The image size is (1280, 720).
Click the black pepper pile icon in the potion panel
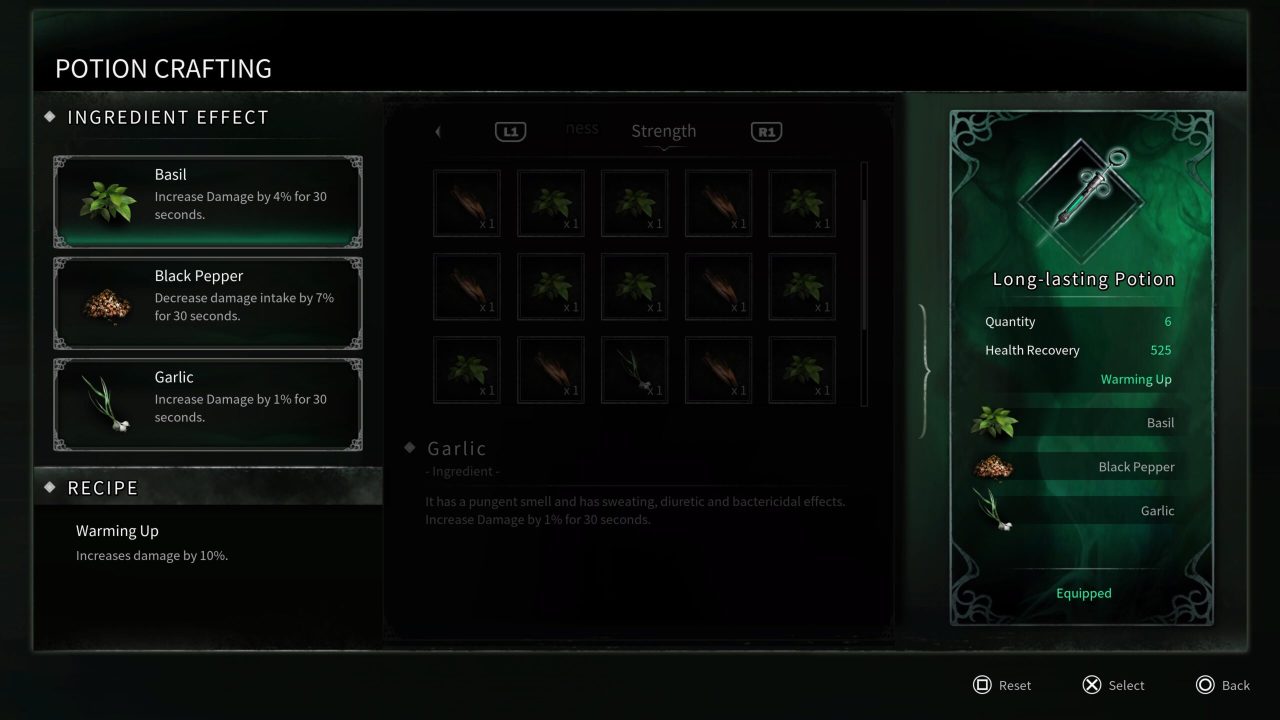[x=993, y=466]
